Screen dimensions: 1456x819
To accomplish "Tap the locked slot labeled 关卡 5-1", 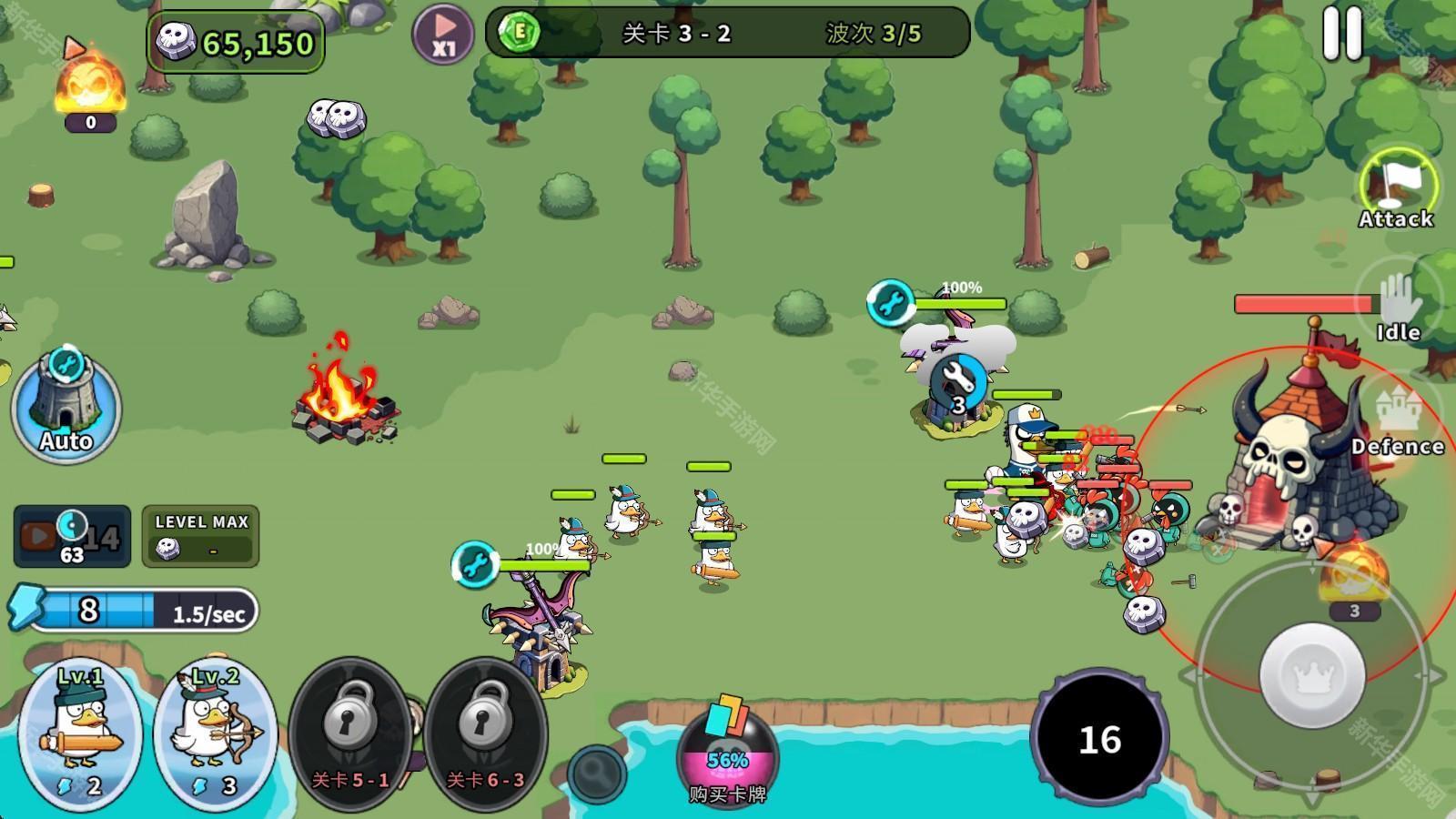I will (349, 733).
